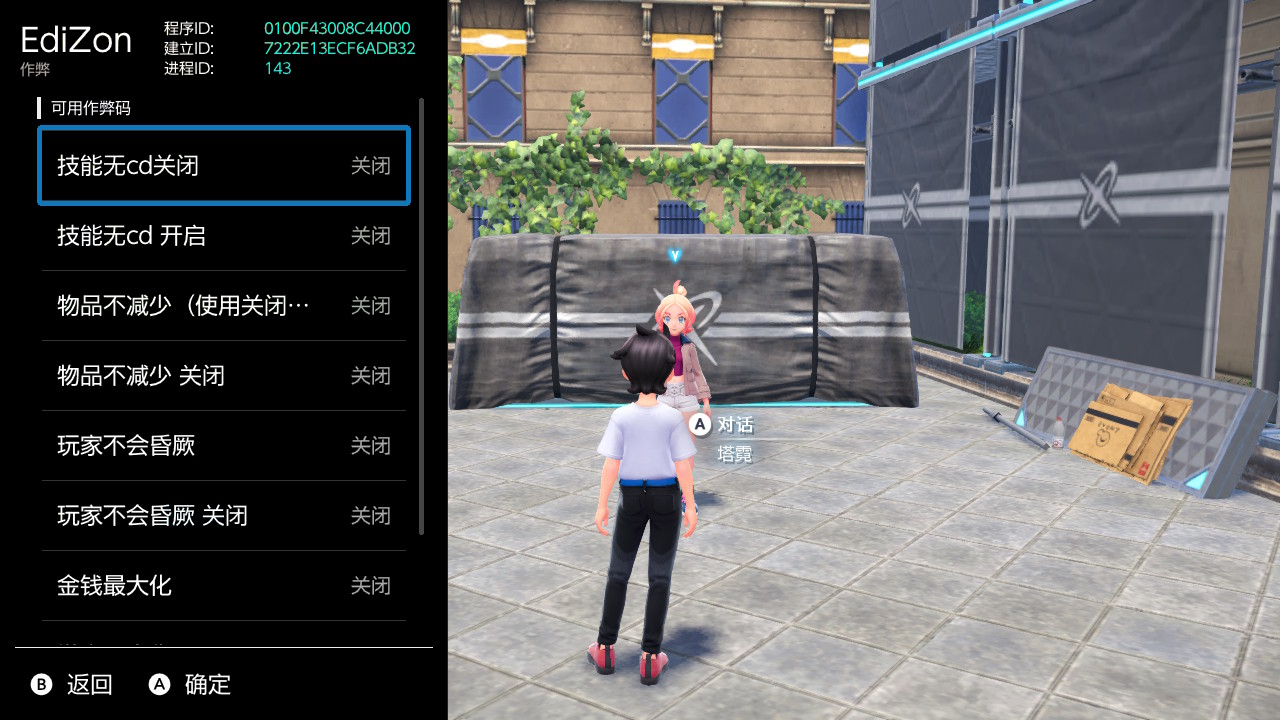Screen dimensions: 1280x720
Task: Activate the 玩家不会昏厥 cheat
Action: [223, 446]
